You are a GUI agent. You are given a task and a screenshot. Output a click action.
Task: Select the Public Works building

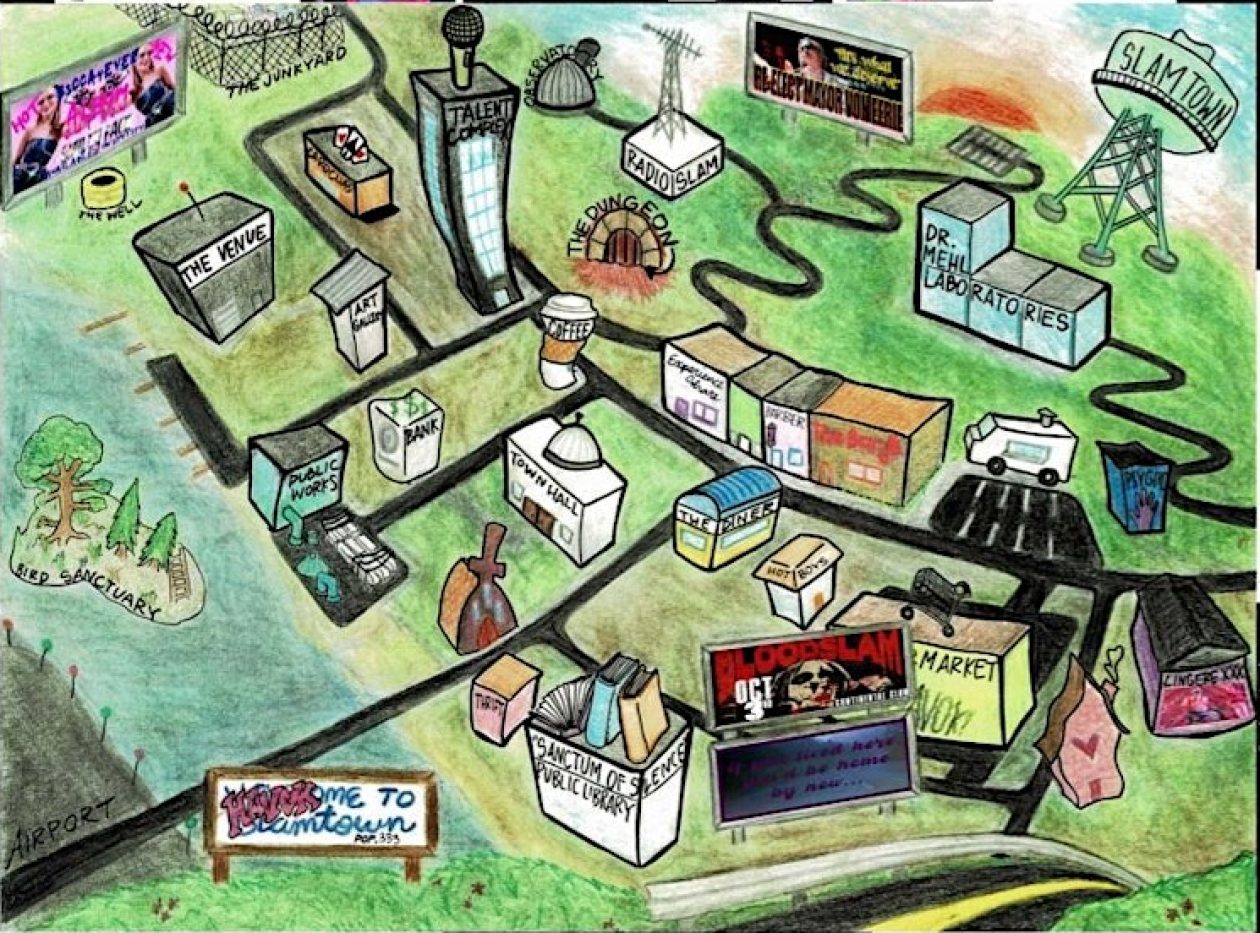point(297,477)
